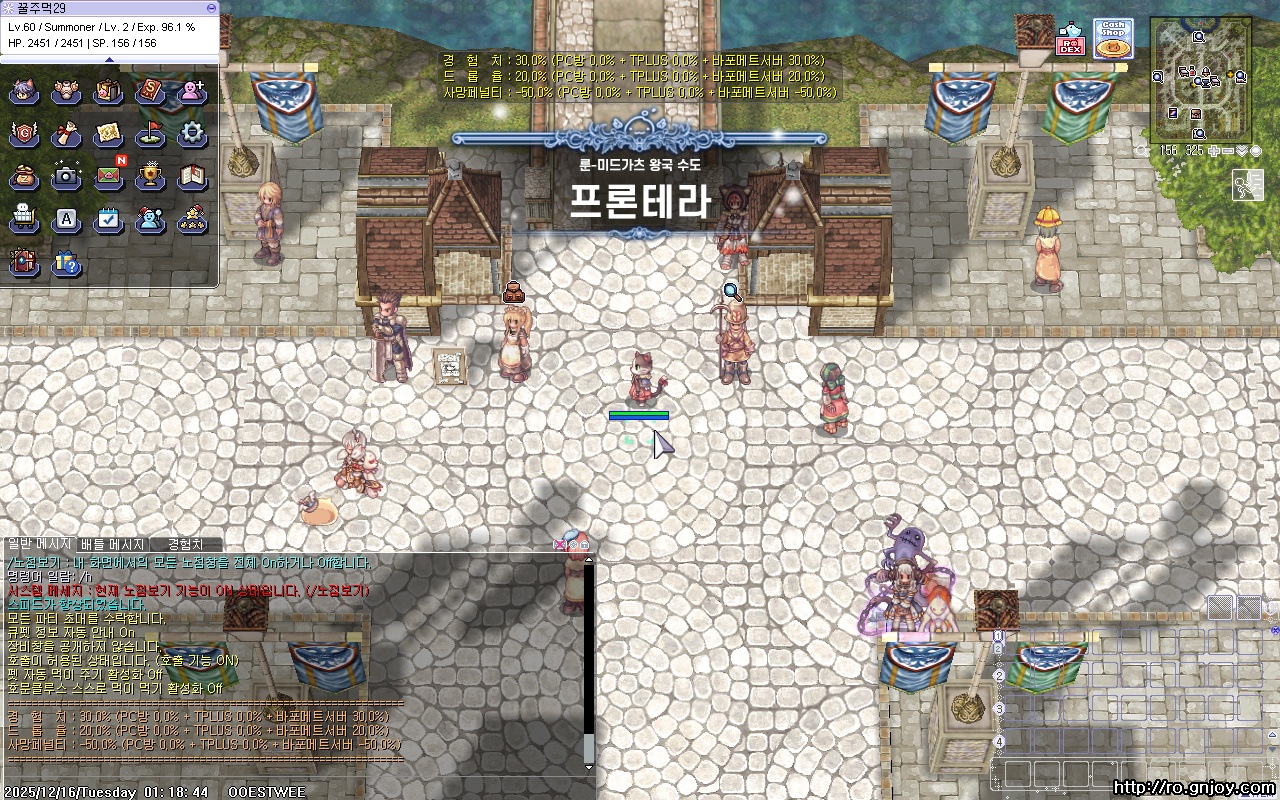The width and height of the screenshot is (1280, 800).
Task: Toggle the crossed chat bubble mute icon
Action: 560,545
